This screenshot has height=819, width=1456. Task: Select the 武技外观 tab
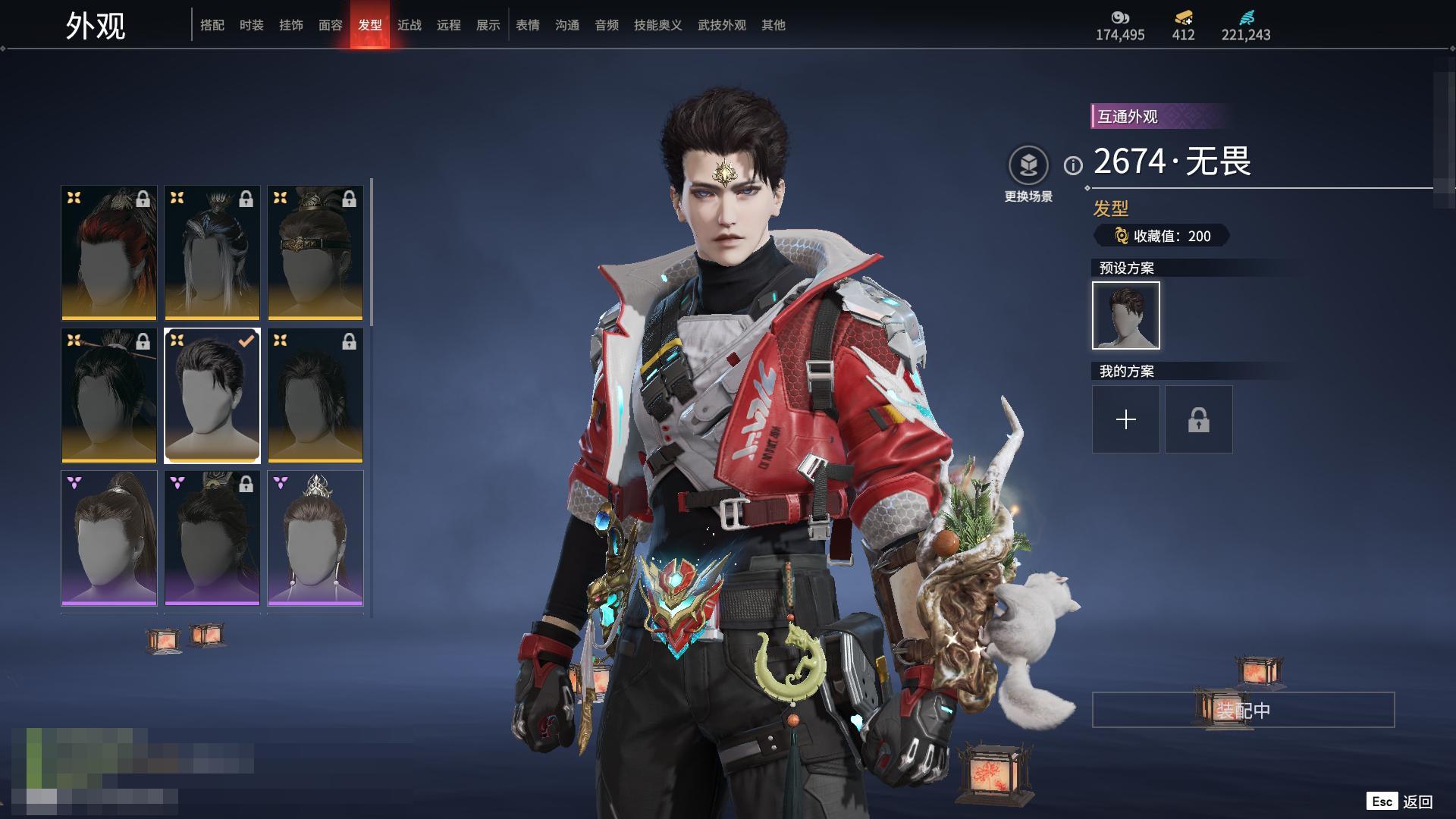coord(722,25)
